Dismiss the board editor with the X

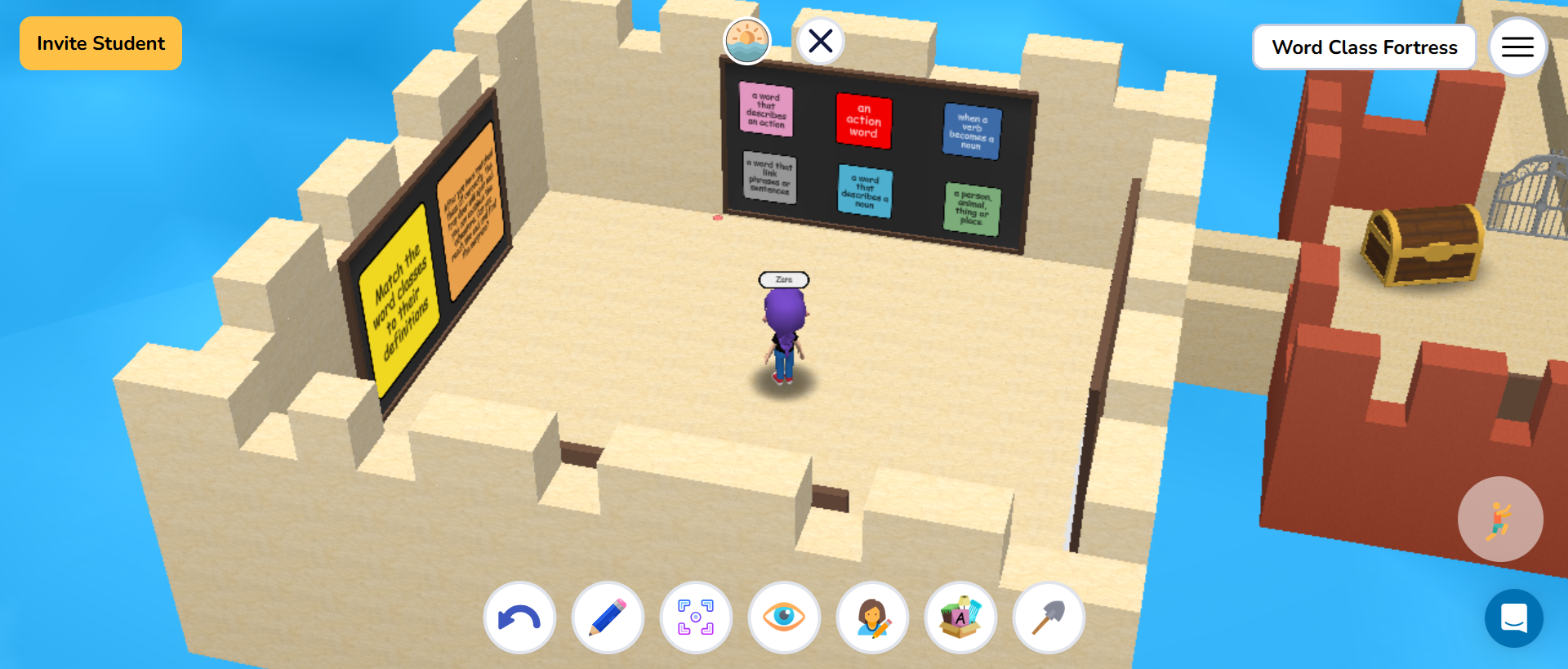pyautogui.click(x=820, y=41)
